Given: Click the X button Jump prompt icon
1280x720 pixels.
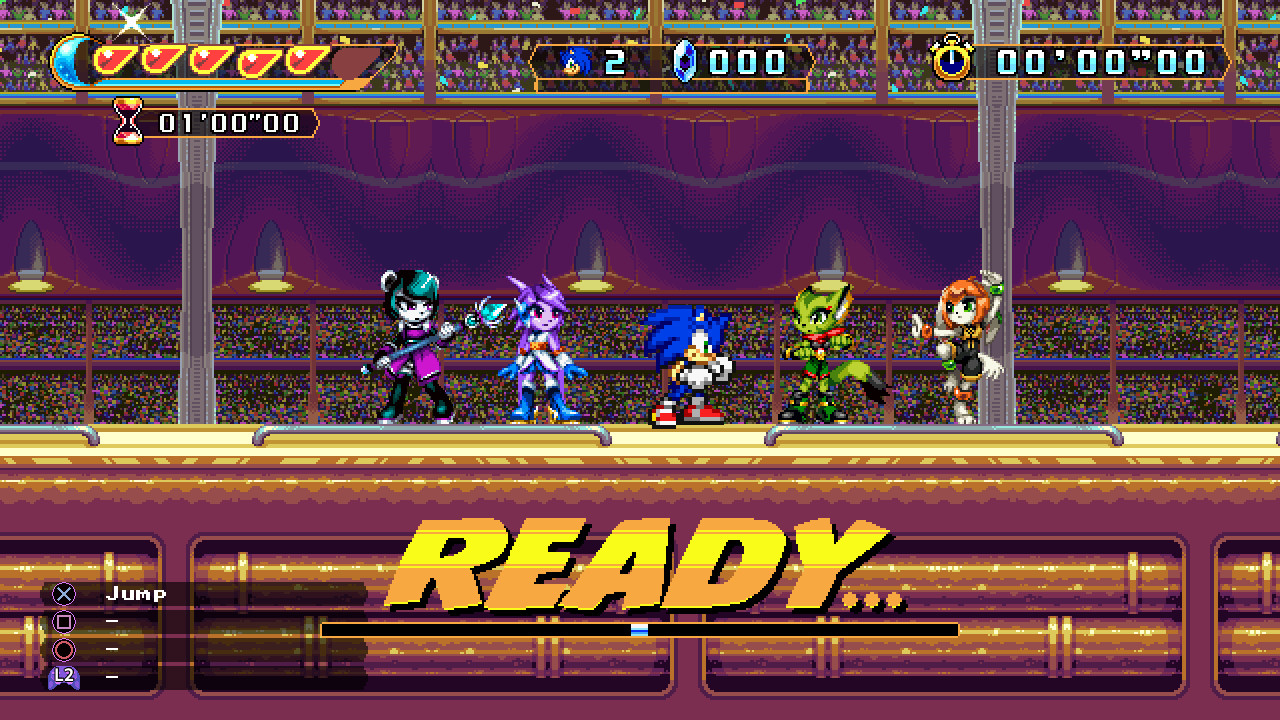Looking at the screenshot, I should (x=64, y=594).
